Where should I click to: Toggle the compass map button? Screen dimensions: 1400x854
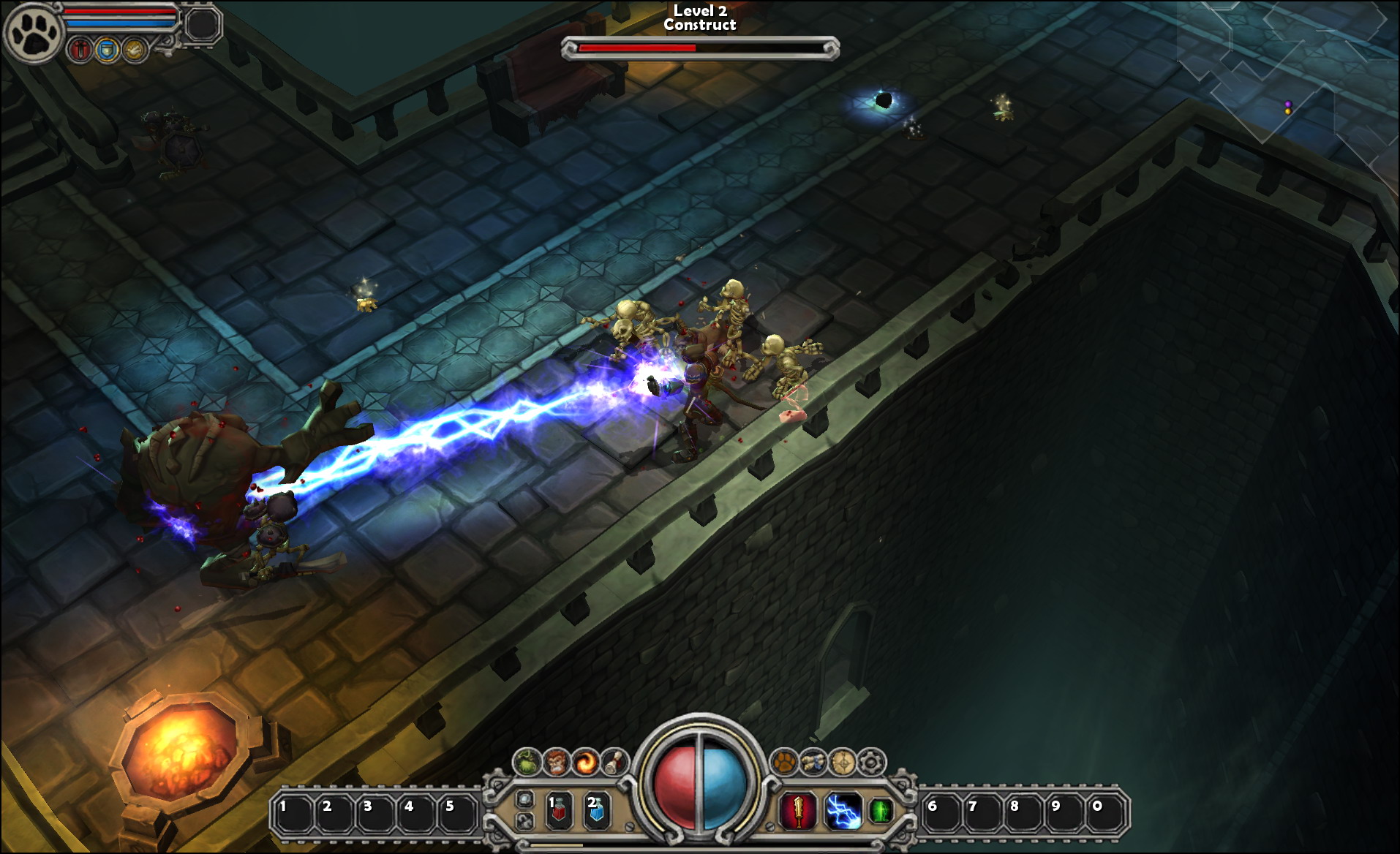(843, 763)
